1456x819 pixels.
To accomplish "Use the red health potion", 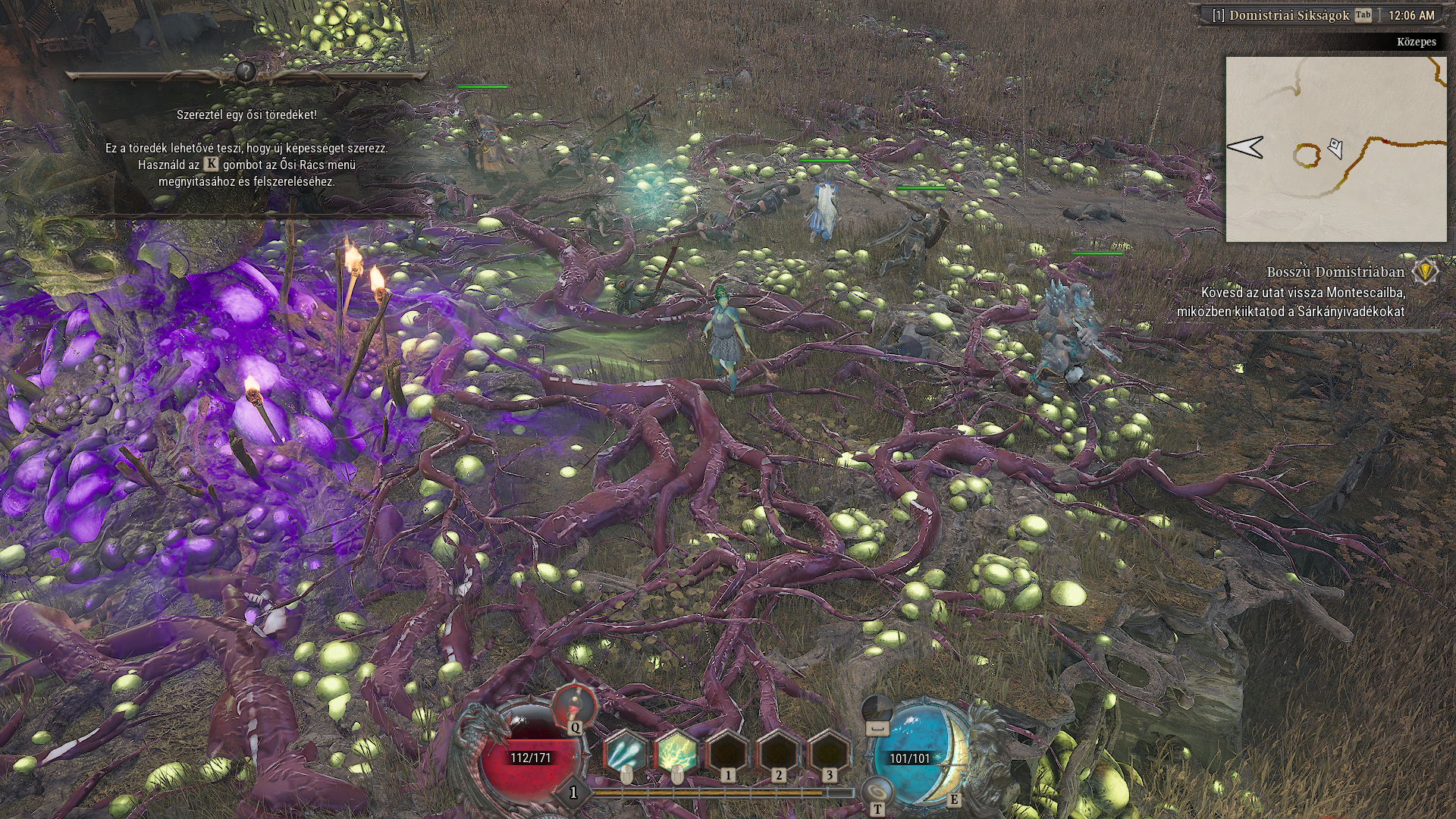I will (574, 705).
